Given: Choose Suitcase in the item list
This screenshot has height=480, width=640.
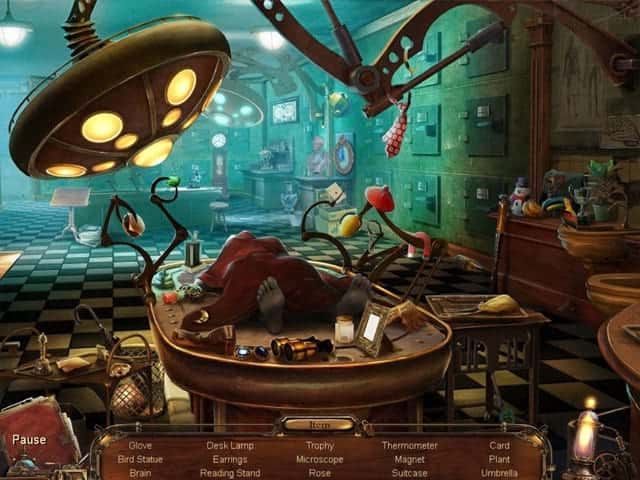Looking at the screenshot, I should click(409, 473).
